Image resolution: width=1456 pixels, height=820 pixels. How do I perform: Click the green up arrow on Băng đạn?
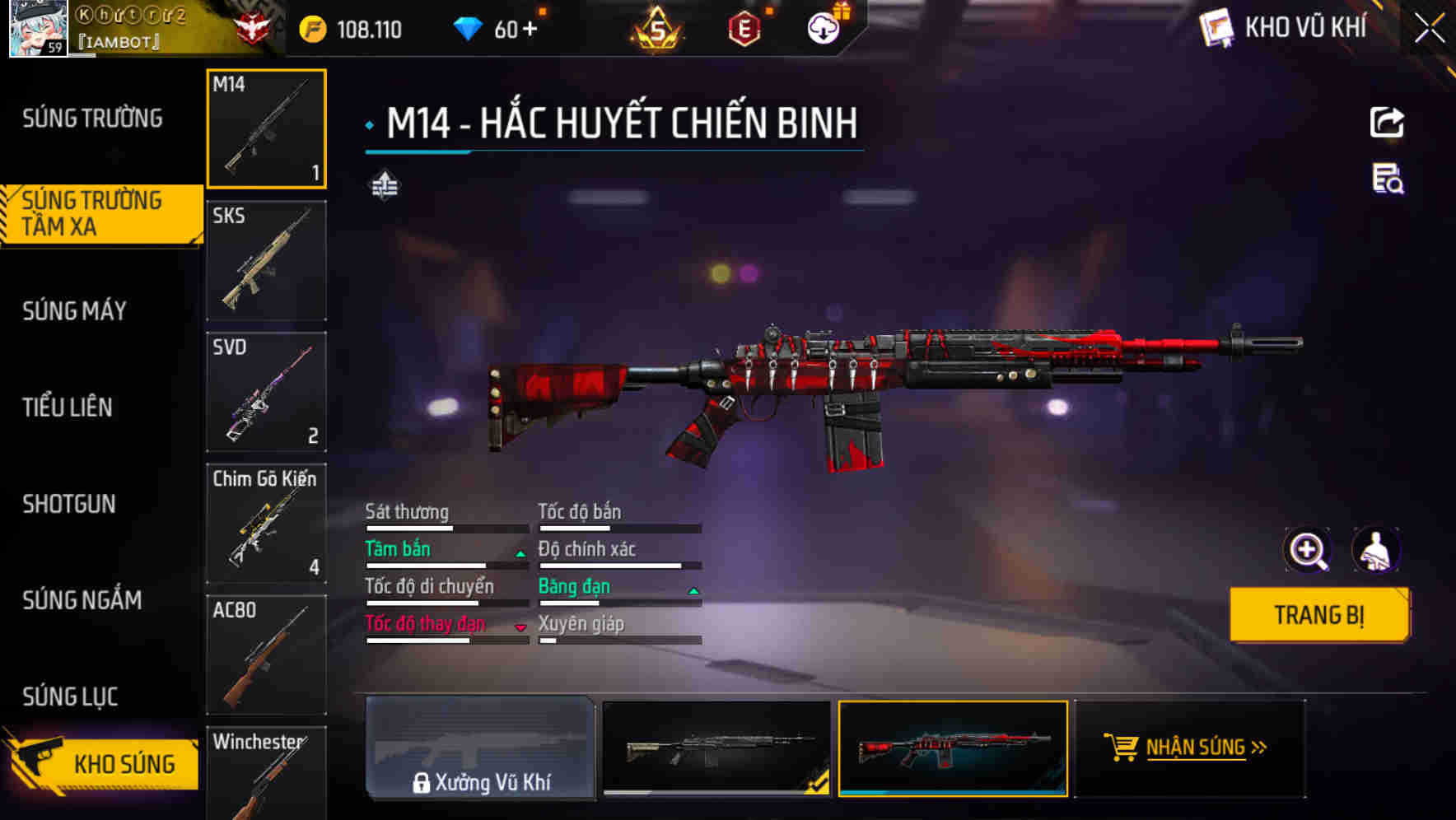point(693,591)
